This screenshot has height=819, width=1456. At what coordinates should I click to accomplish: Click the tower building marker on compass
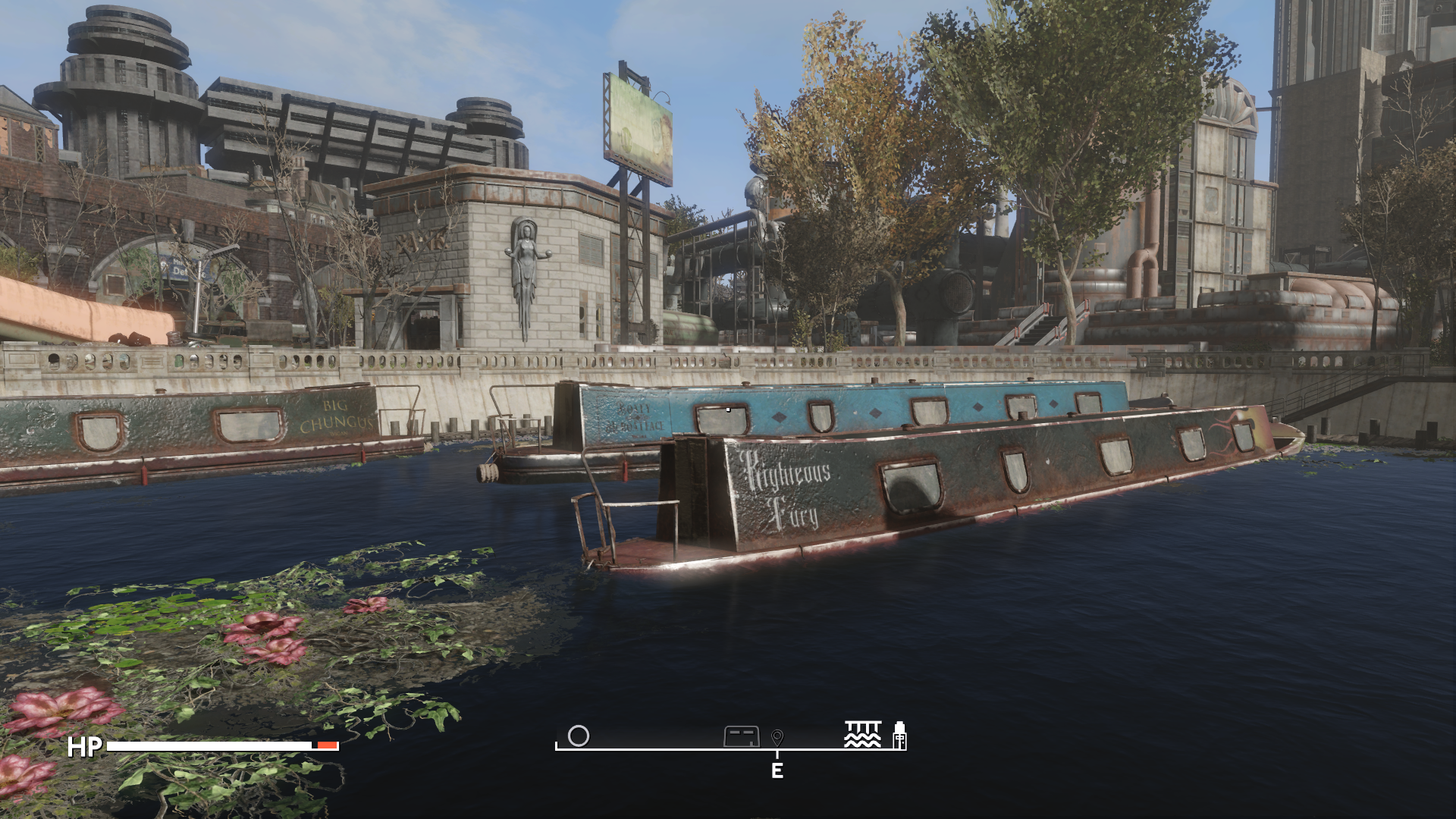[899, 735]
